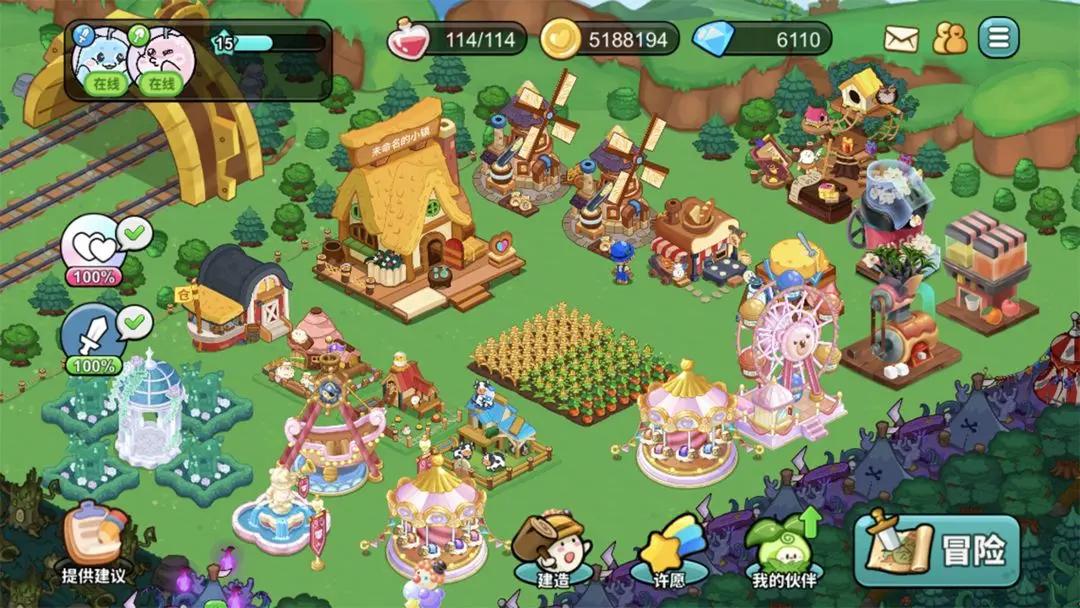View the friends list icon
Image resolution: width=1080 pixels, height=608 pixels.
(949, 39)
